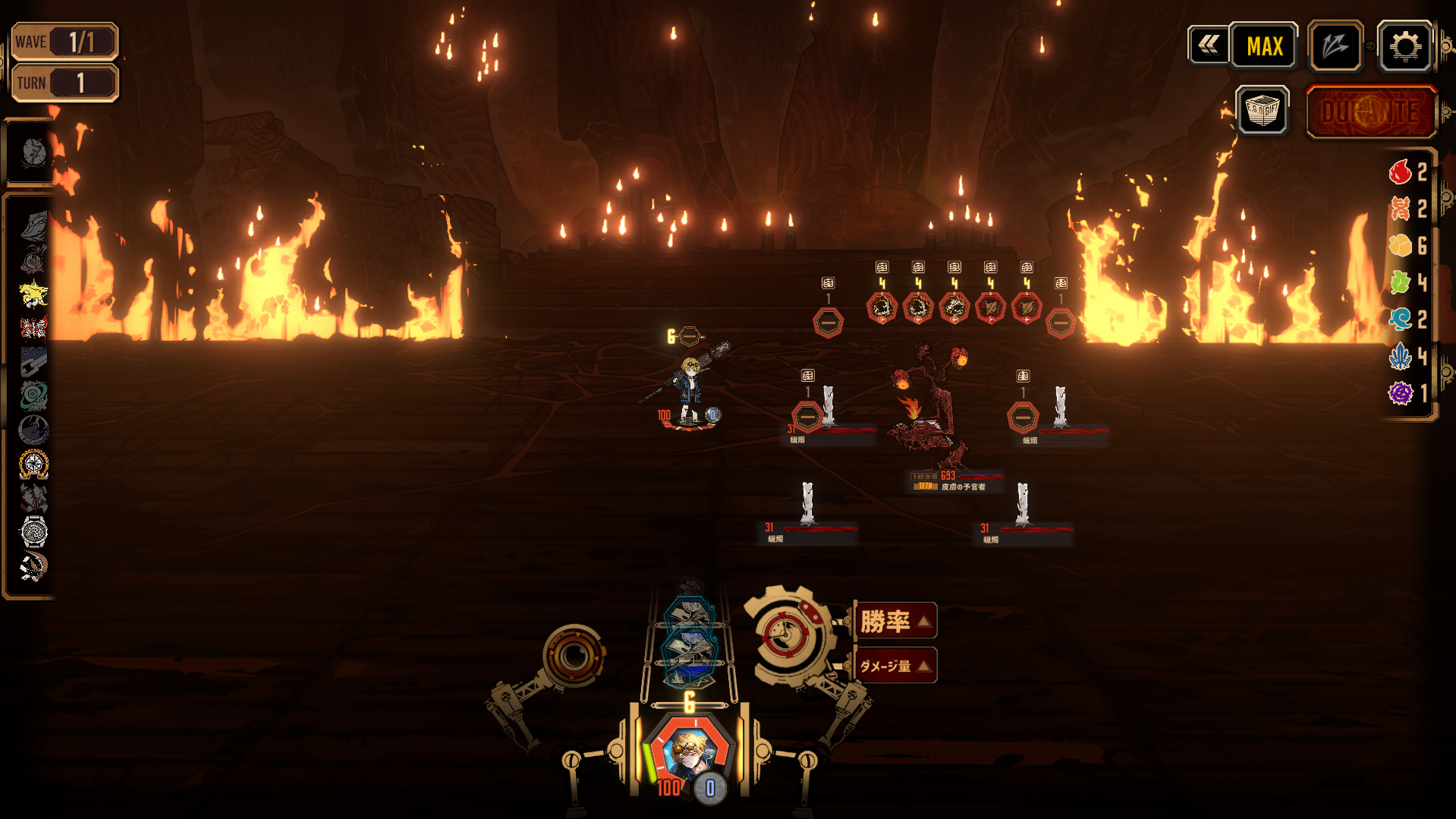Viewport: 1456px width, 819px height.
Task: Toggle the three-arrows targeting button
Action: tap(1335, 47)
